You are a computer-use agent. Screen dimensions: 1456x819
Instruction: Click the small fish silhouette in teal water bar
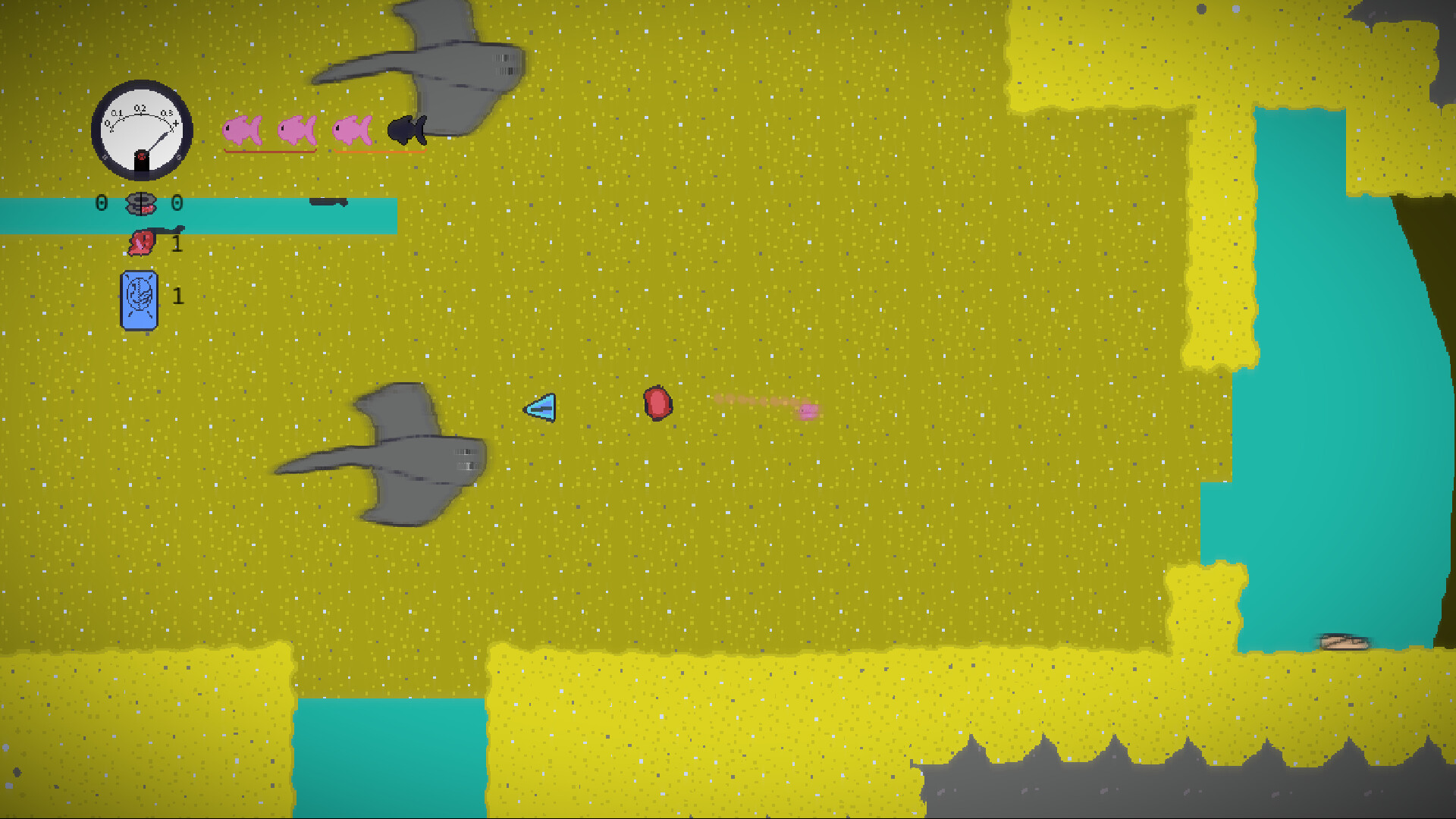tap(330, 202)
